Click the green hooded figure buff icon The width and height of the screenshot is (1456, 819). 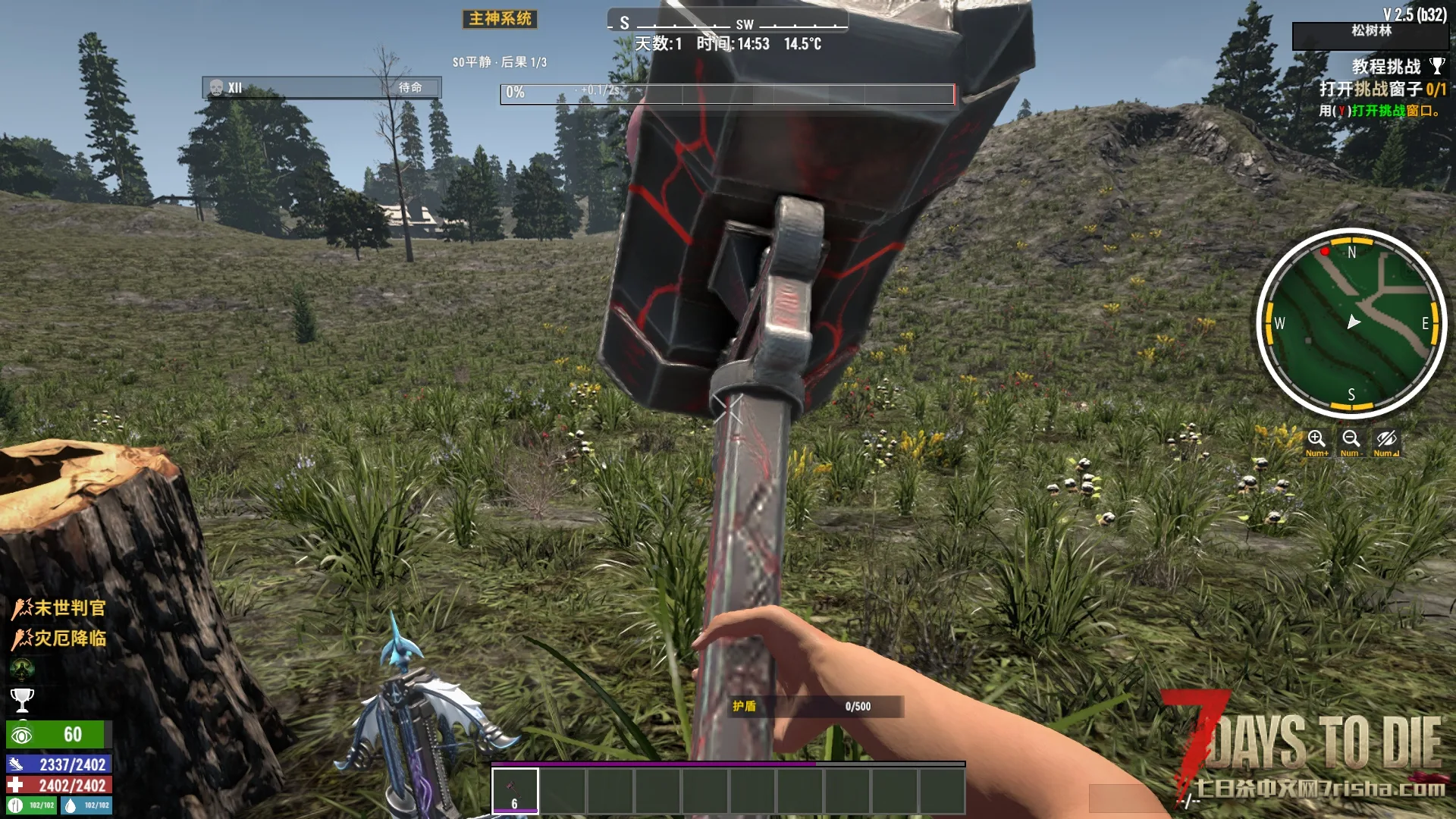22,669
